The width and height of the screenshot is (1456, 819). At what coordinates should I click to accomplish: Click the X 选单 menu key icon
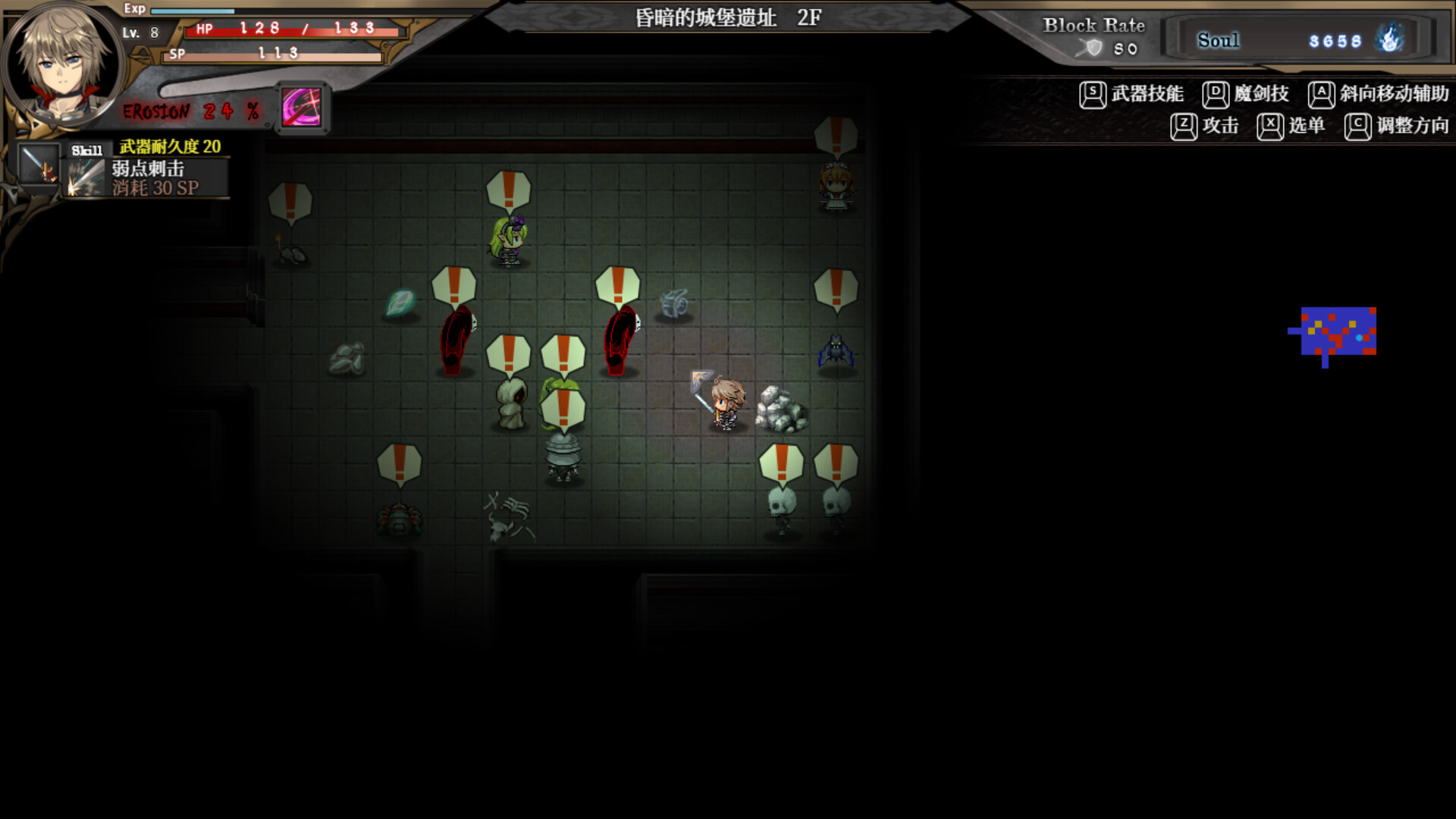coord(1269,126)
